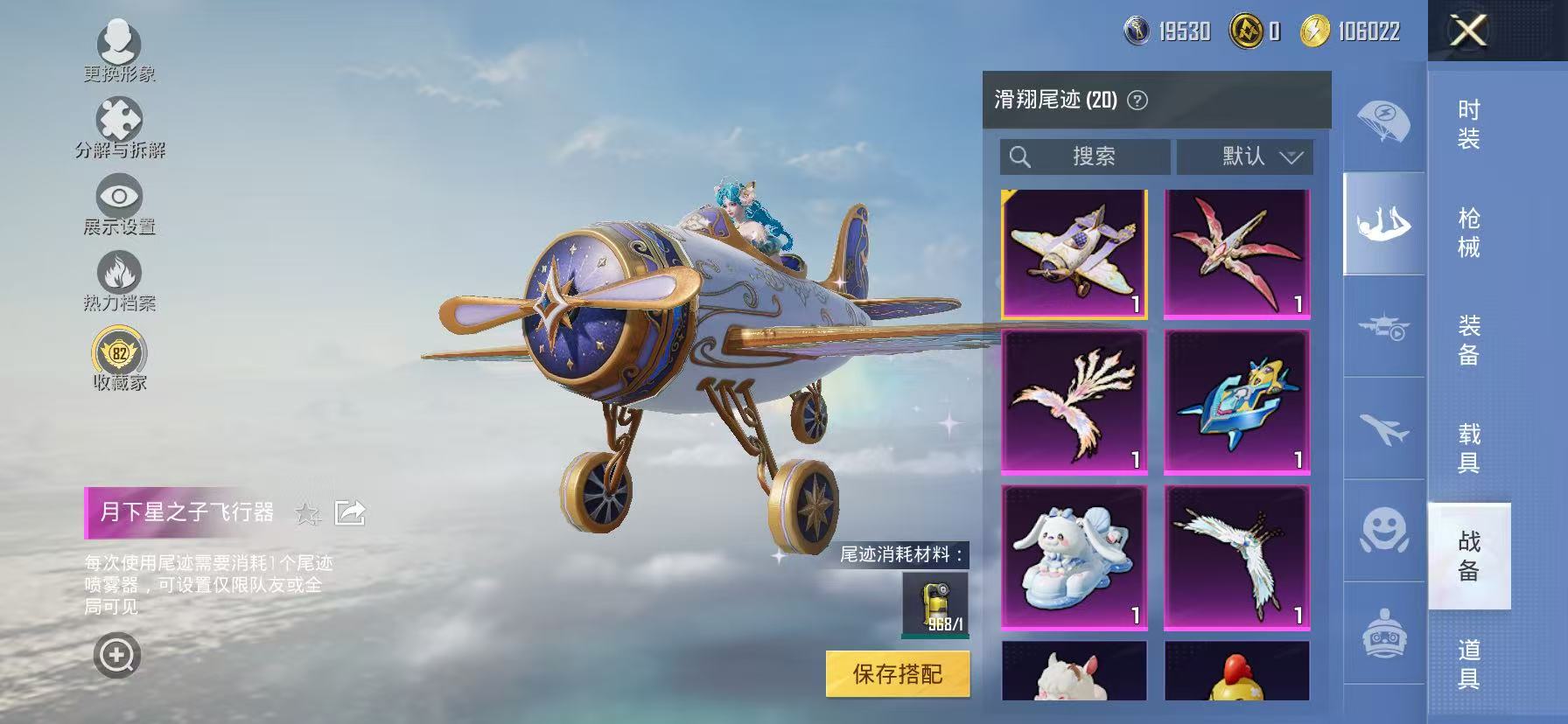Open the 收藏家 collector badge level 82
1568x724 pixels.
click(120, 352)
